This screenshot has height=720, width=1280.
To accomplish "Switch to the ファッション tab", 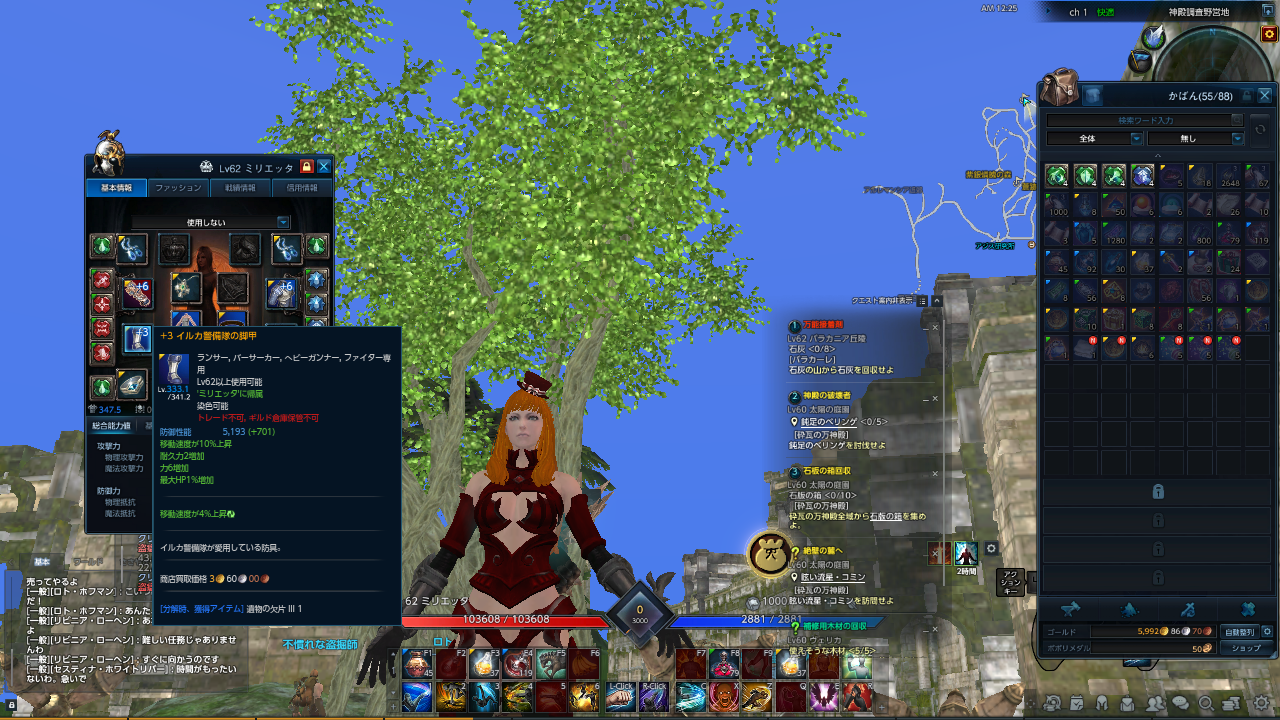I will point(178,187).
